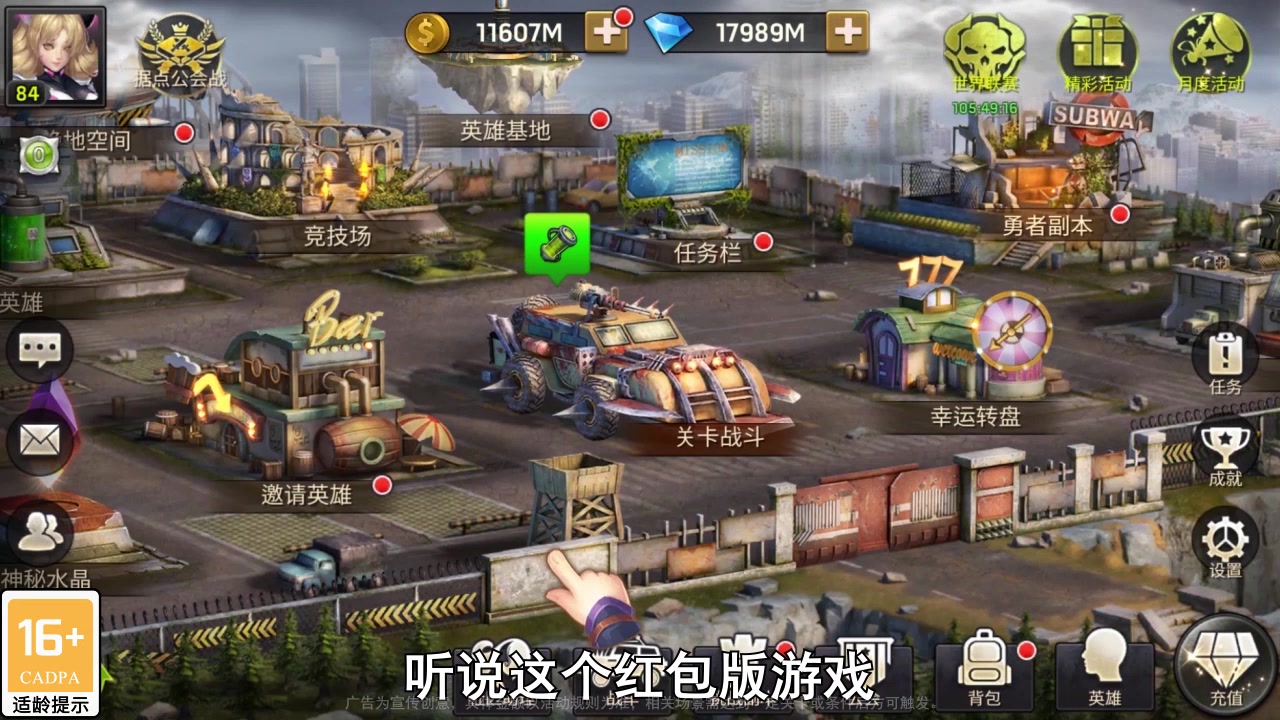Viewport: 1280px width, 720px height.
Task: Open the chat bubble icon on the left
Action: [x=40, y=351]
